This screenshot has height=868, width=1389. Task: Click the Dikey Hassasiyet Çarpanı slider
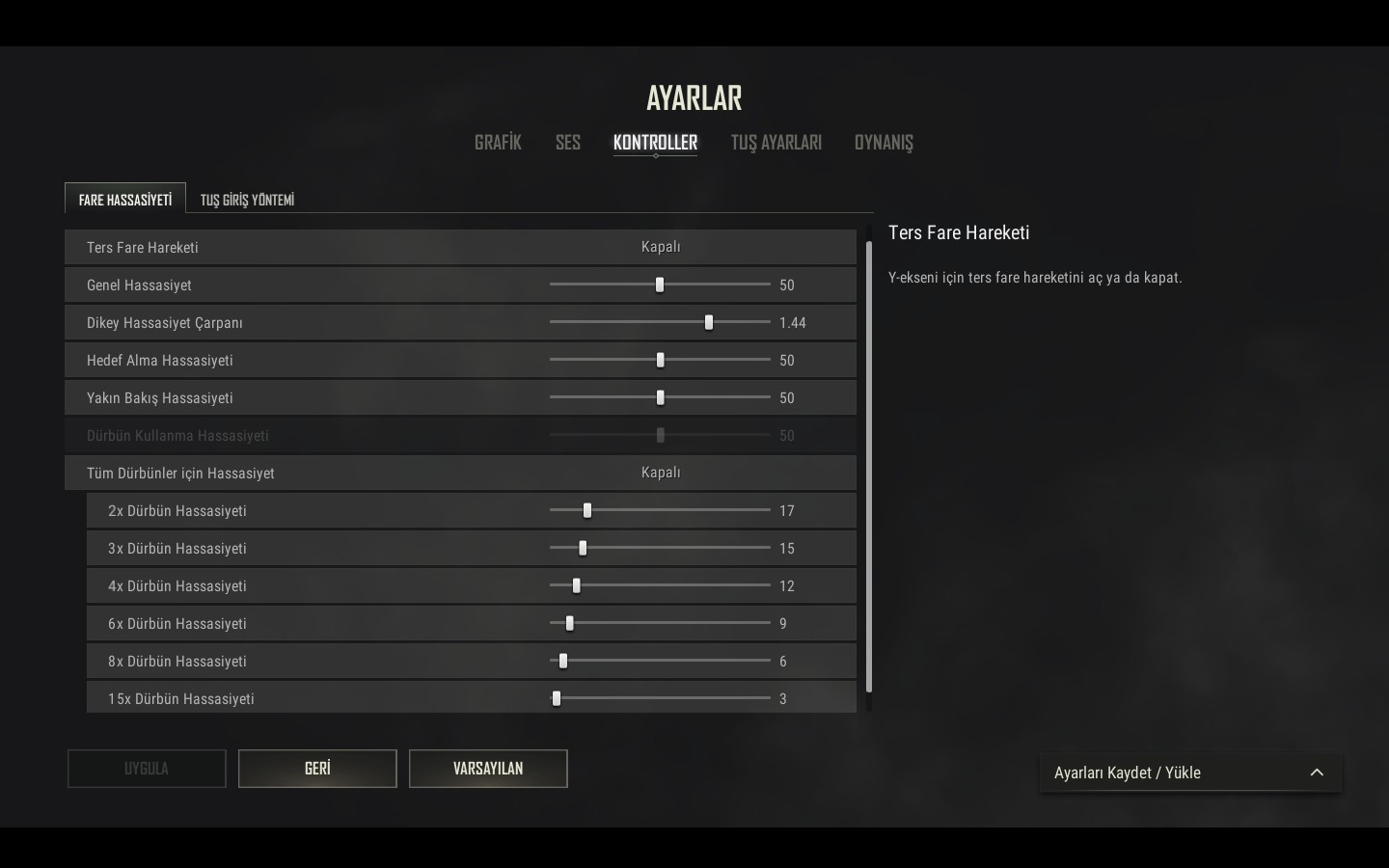(x=709, y=322)
